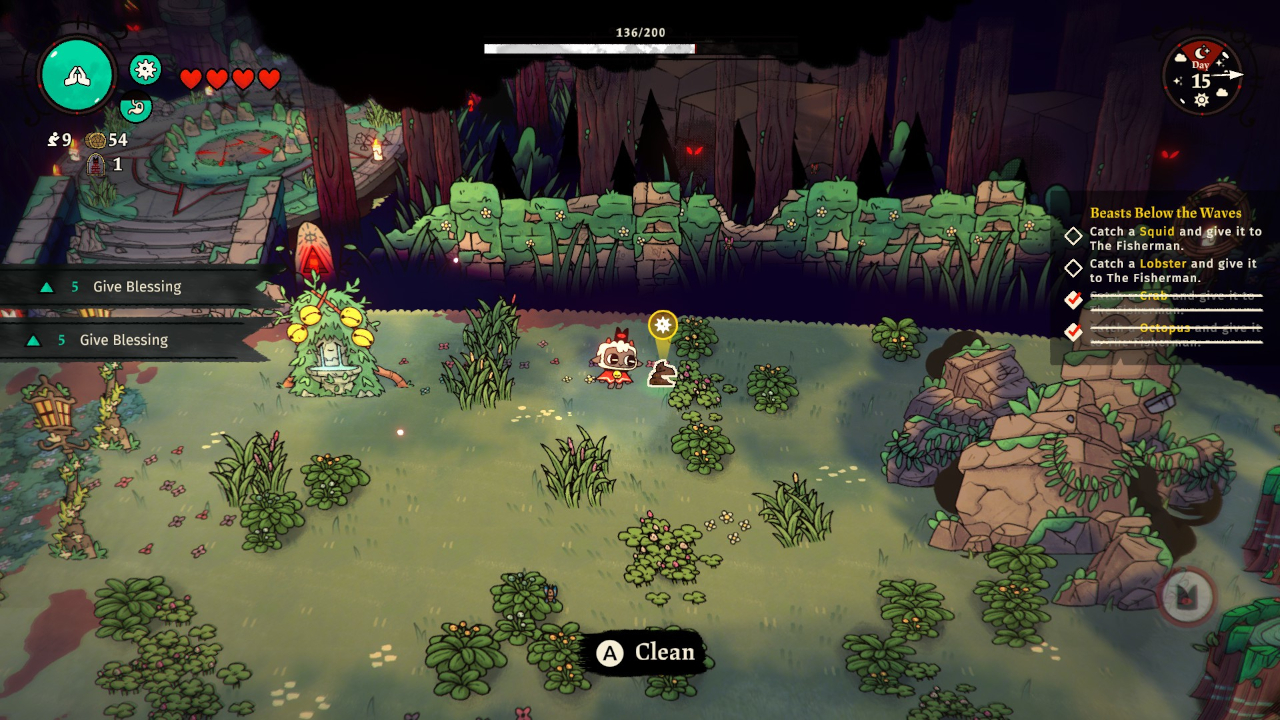
Task: Select the Catch a Squid objective
Action: click(1175, 238)
